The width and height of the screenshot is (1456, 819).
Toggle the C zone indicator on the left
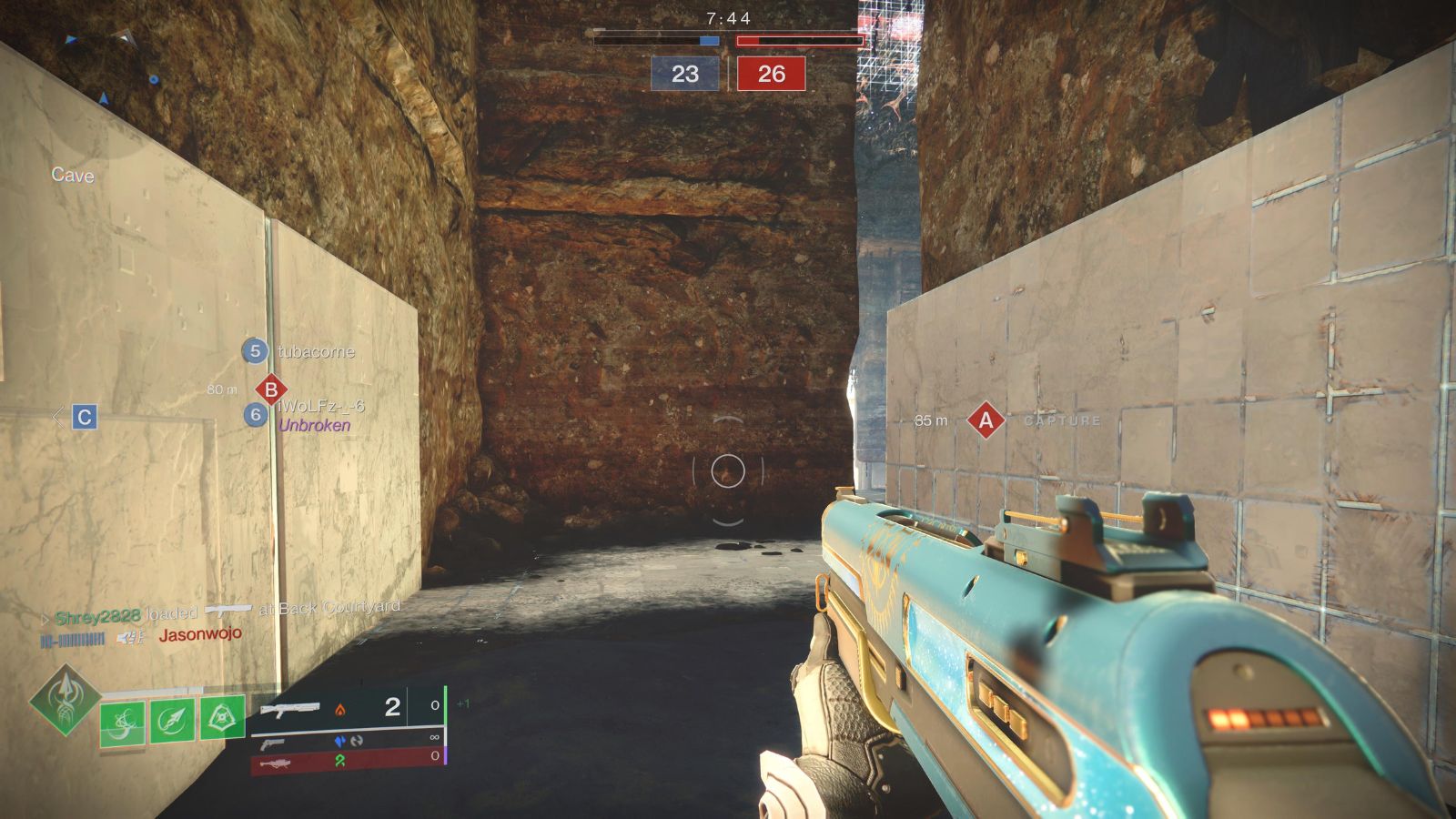tap(85, 418)
